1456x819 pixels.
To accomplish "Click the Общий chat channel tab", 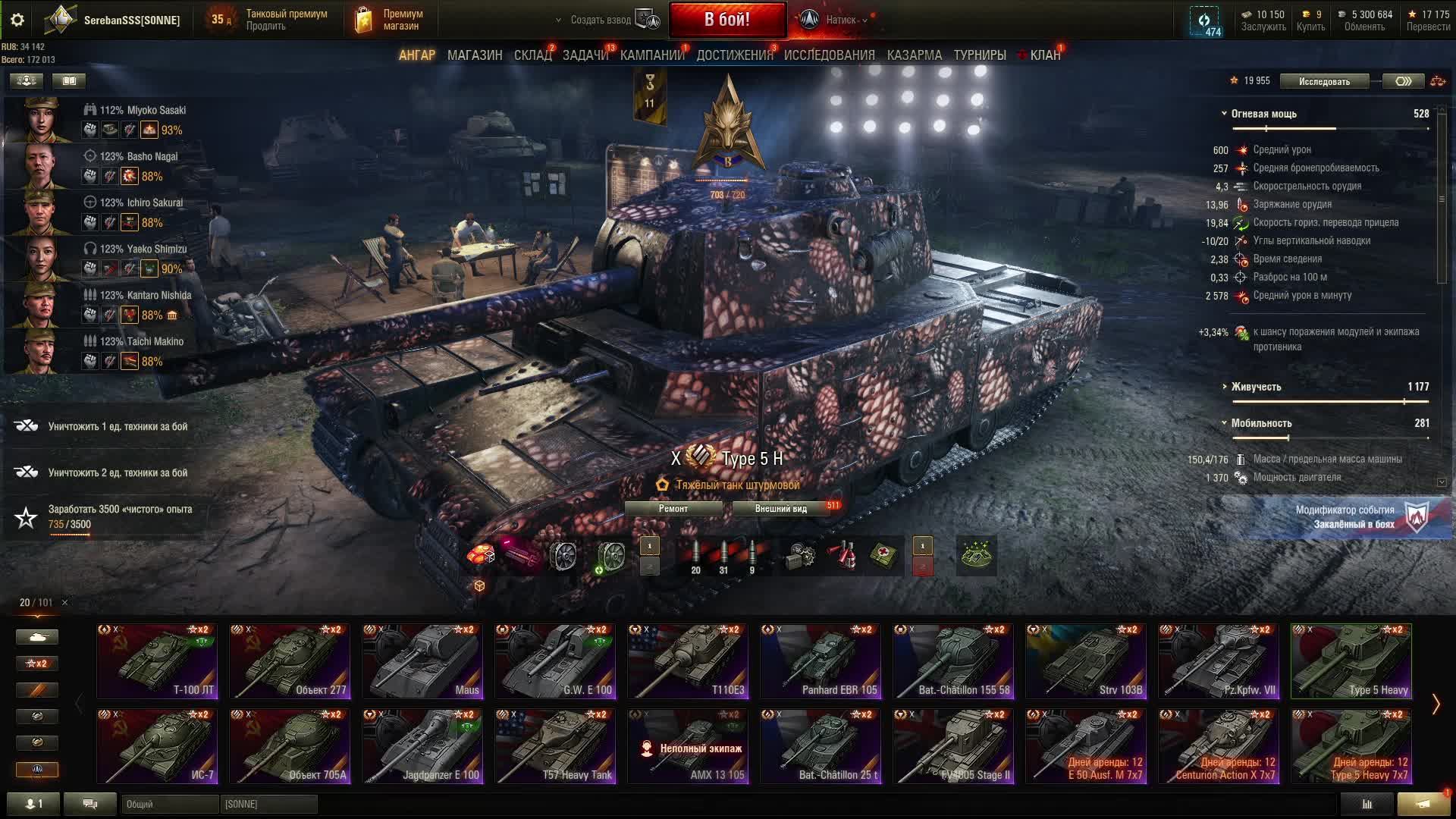I will click(169, 804).
